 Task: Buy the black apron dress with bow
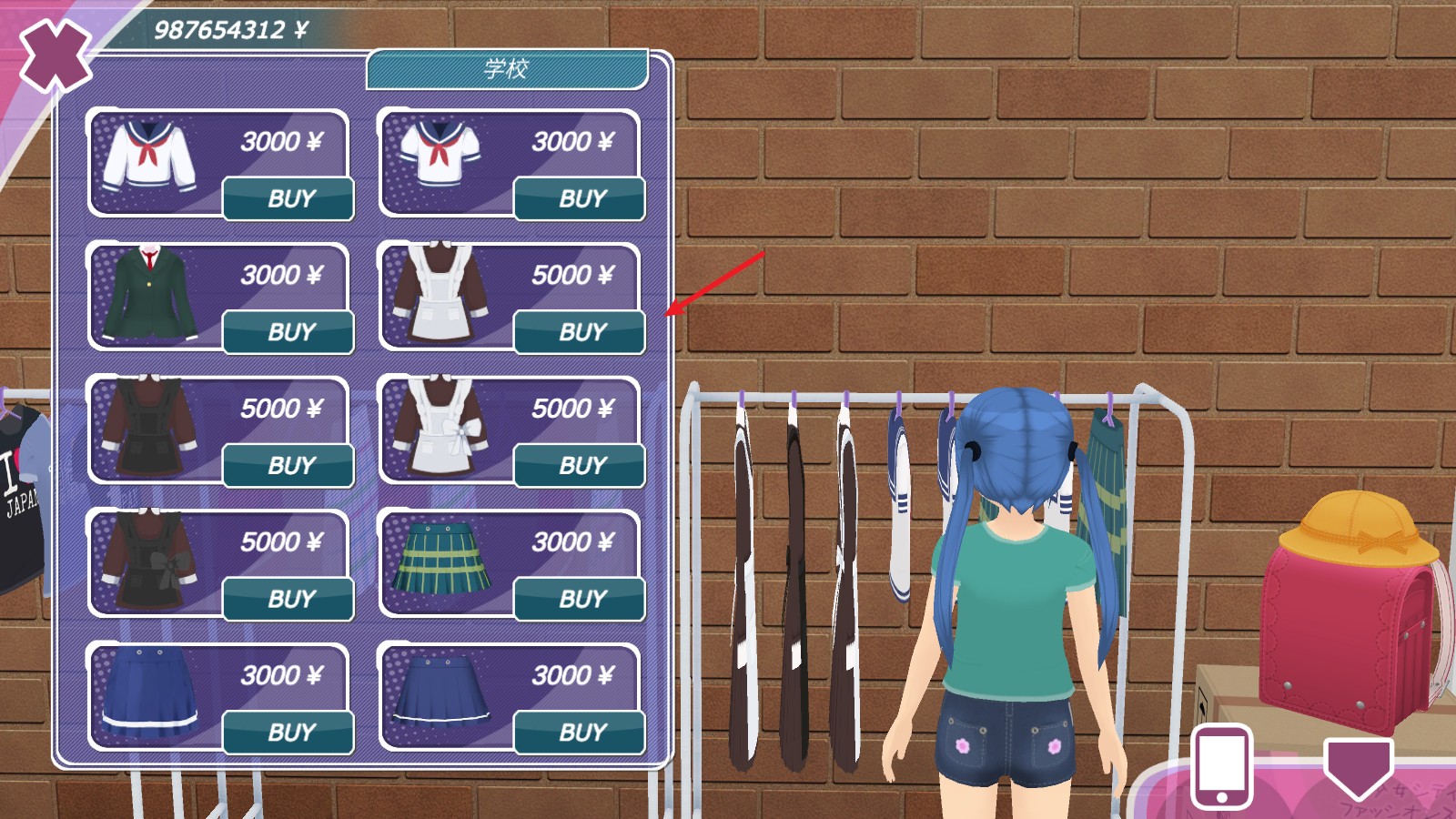pos(289,599)
